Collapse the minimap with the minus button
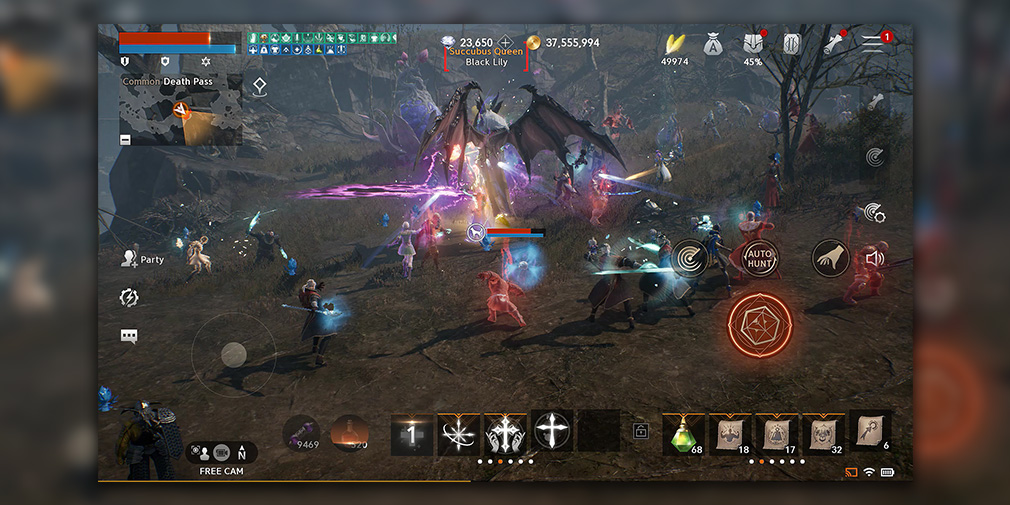Screen dimensions: 1010x505 coord(125,139)
